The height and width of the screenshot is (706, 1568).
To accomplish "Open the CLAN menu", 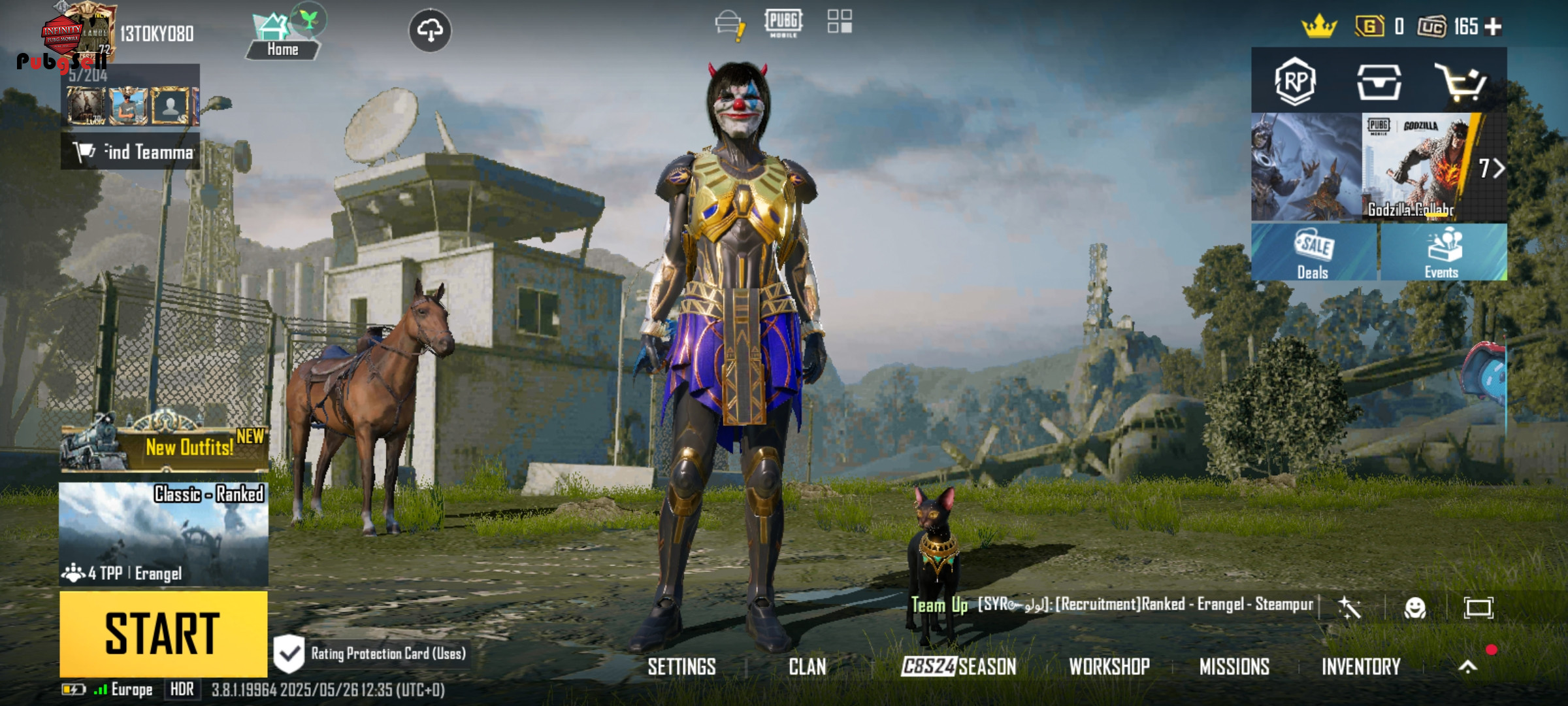I will [807, 667].
